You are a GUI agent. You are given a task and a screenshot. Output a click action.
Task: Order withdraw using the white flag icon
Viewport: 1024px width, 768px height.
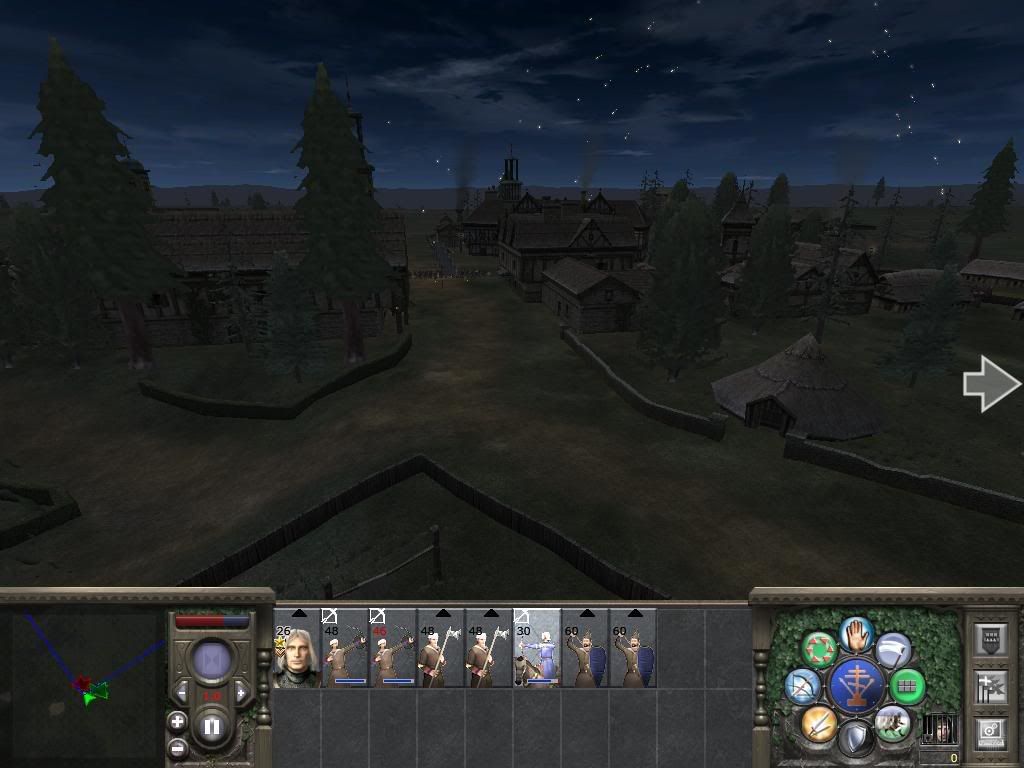893,651
